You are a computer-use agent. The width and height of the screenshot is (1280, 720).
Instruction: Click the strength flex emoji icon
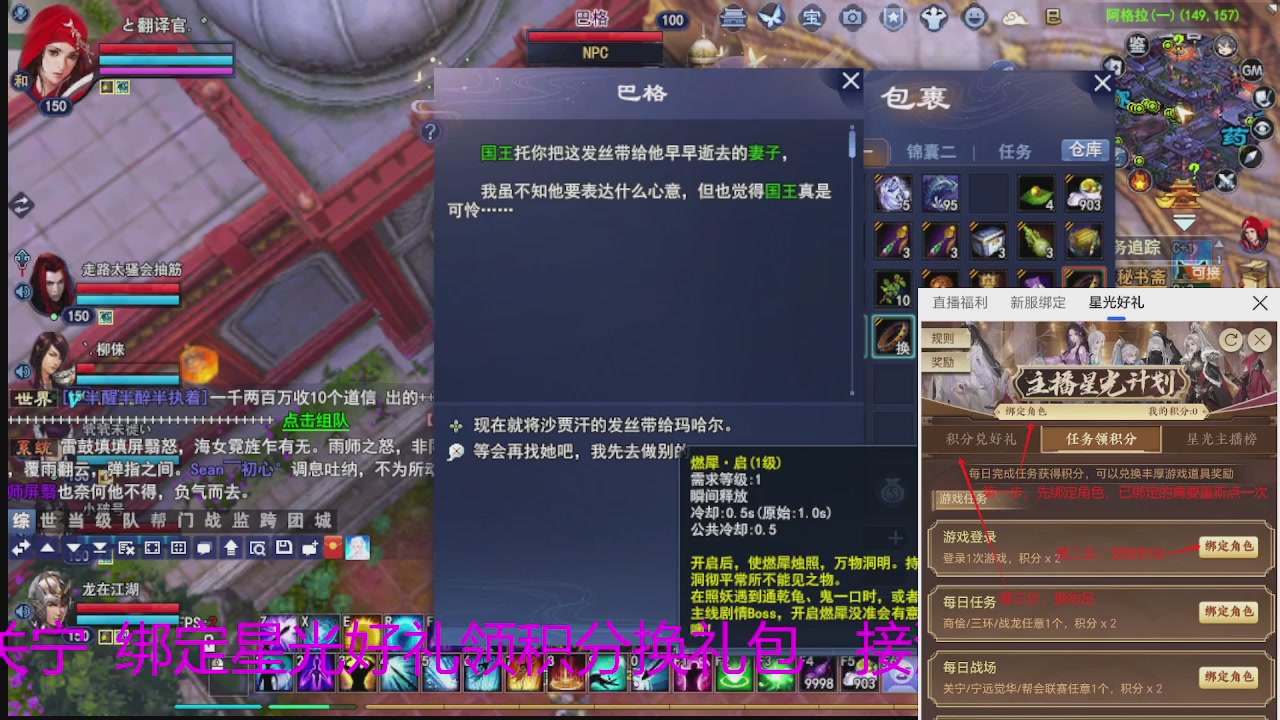[x=932, y=18]
